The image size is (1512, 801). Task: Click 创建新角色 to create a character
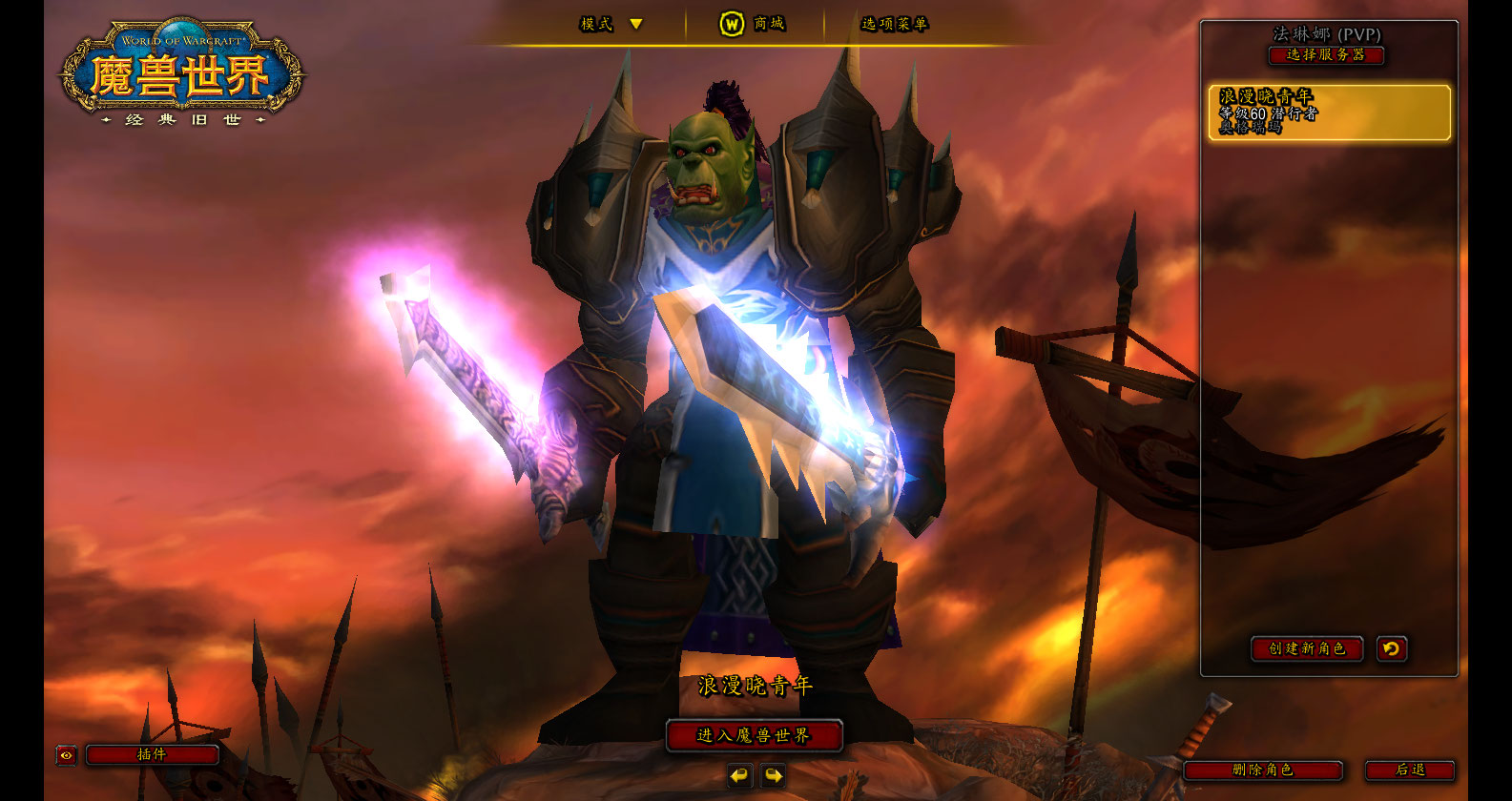click(1307, 649)
